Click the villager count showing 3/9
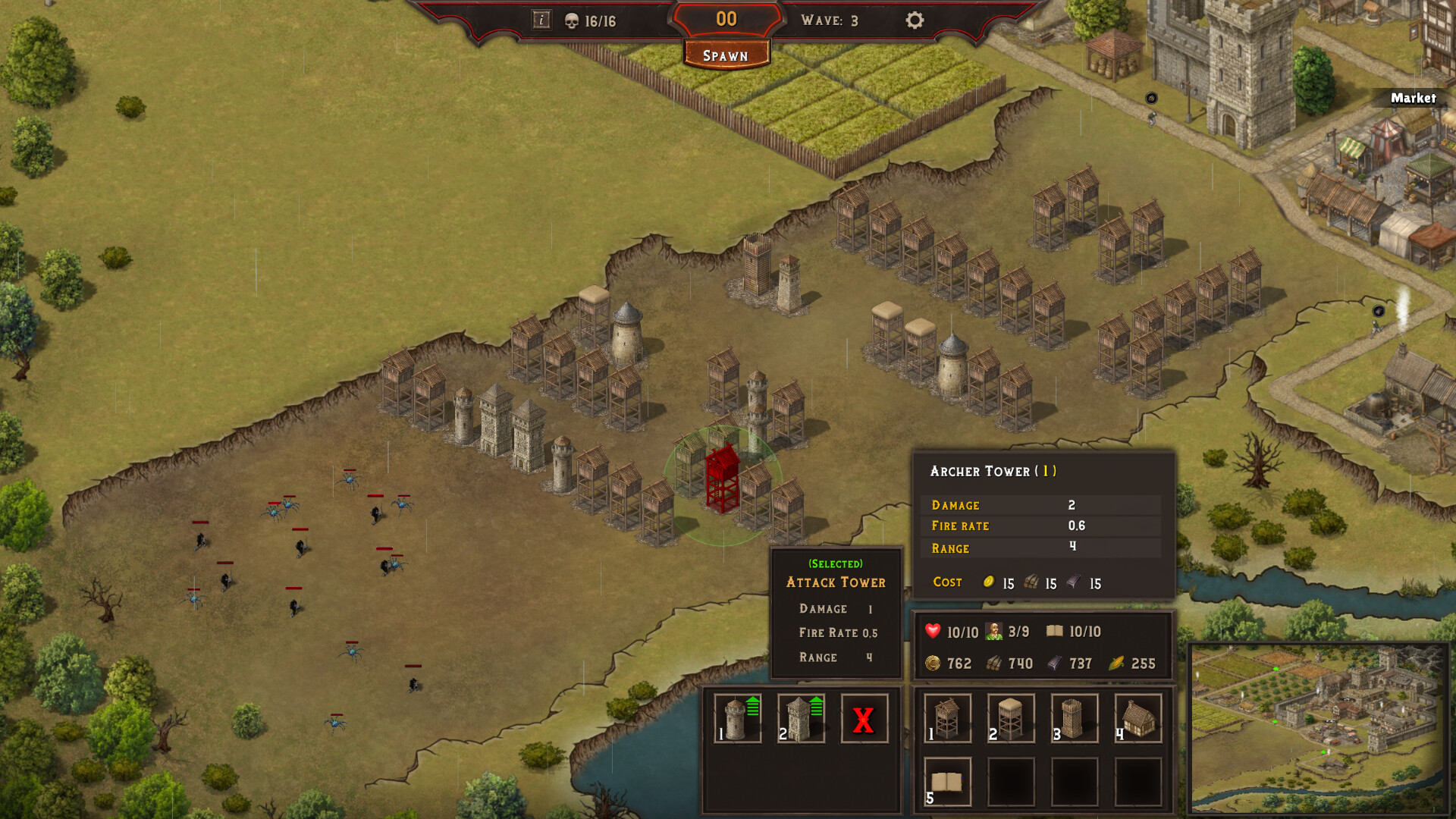This screenshot has width=1456, height=819. [1009, 631]
